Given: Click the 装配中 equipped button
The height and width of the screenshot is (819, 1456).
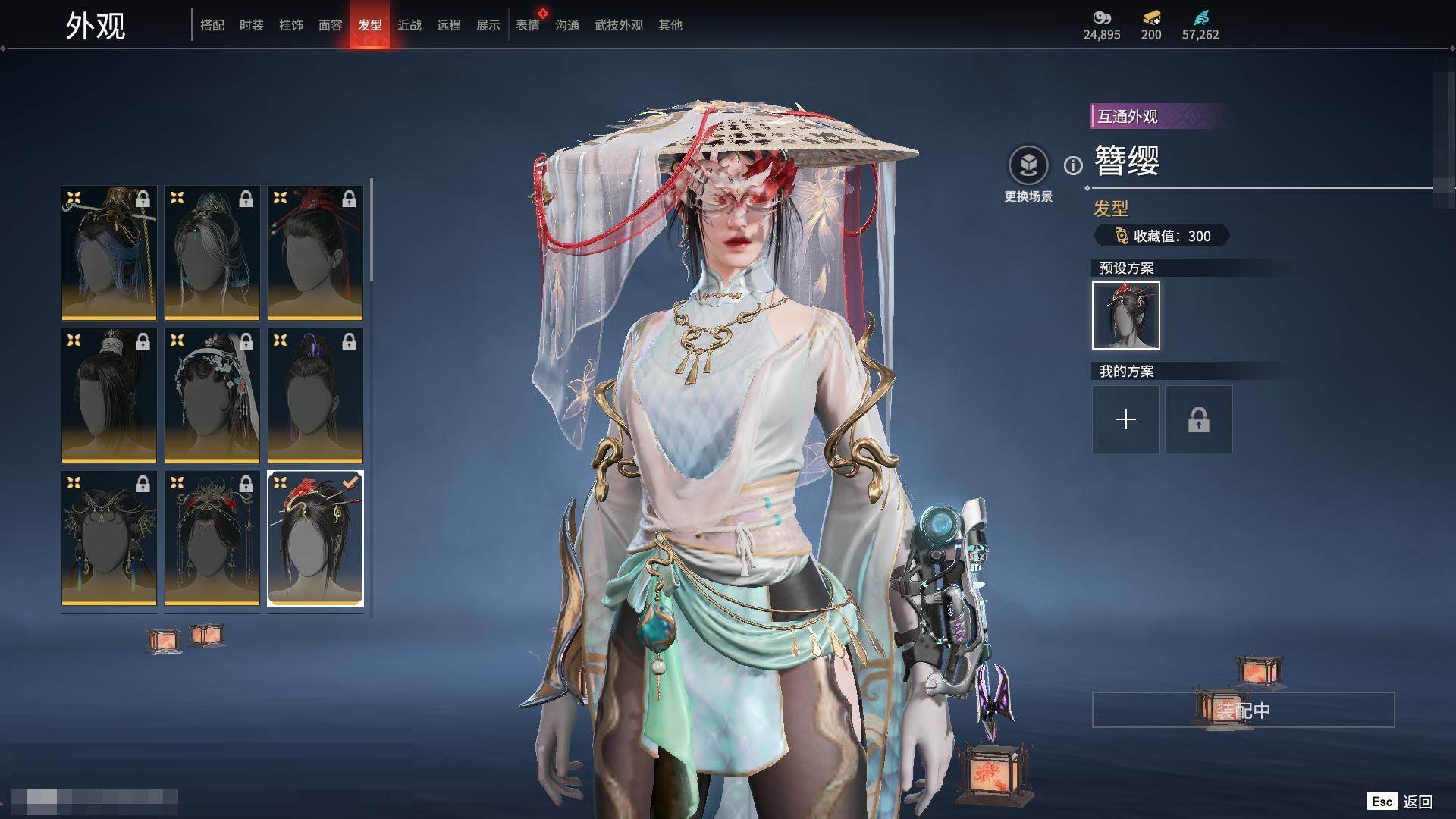Looking at the screenshot, I should click(x=1243, y=710).
